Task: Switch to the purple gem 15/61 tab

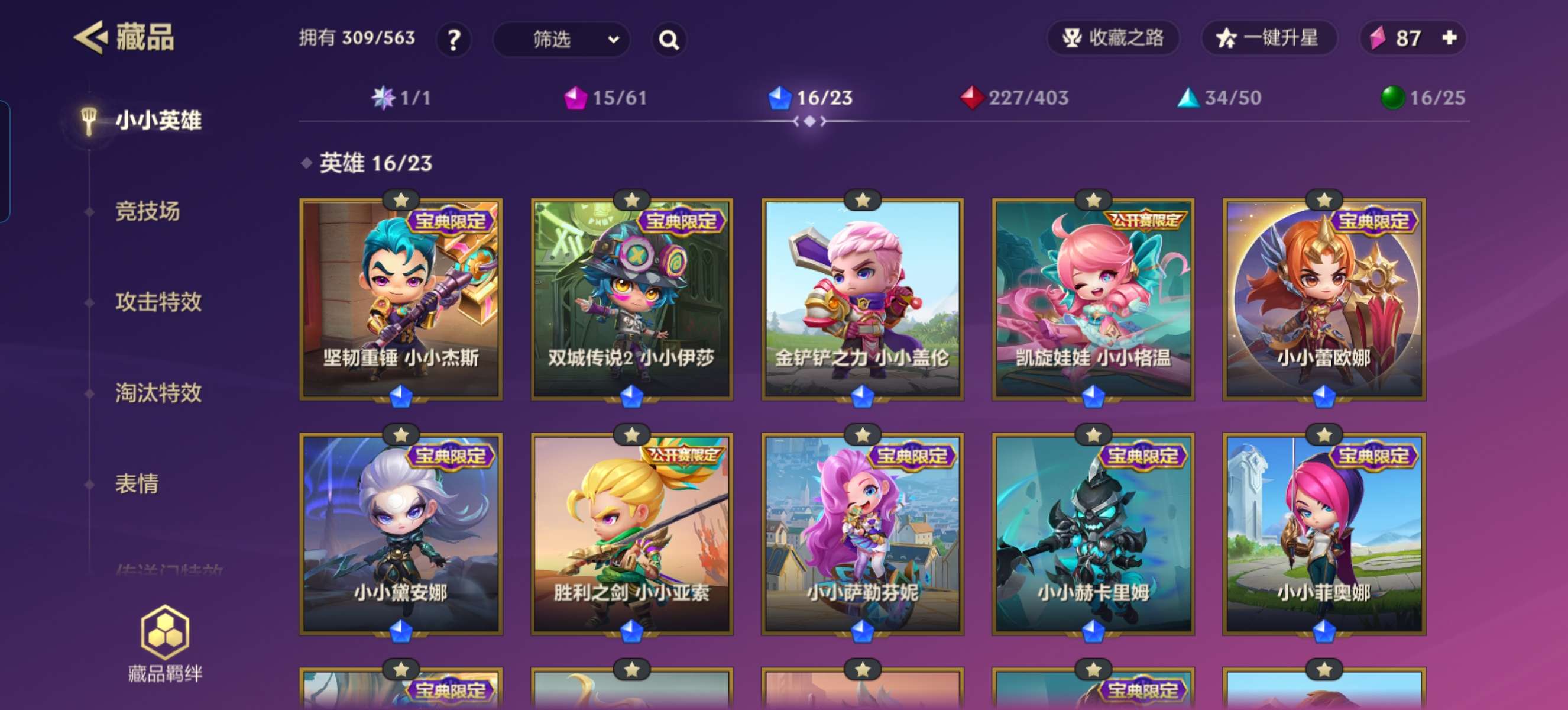Action: click(x=606, y=98)
